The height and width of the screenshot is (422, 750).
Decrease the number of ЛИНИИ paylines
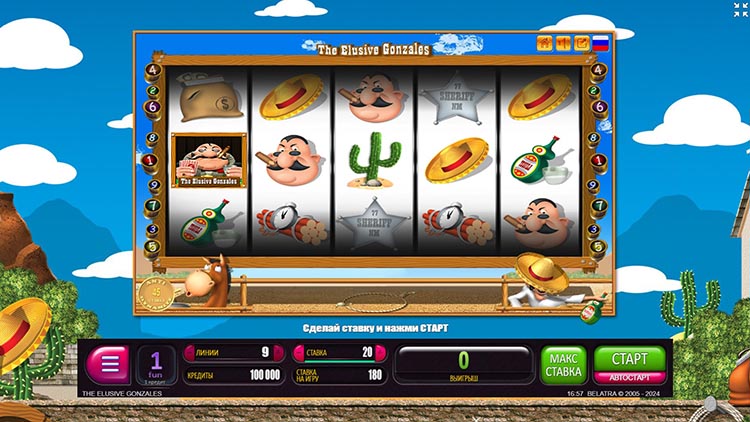pos(191,352)
